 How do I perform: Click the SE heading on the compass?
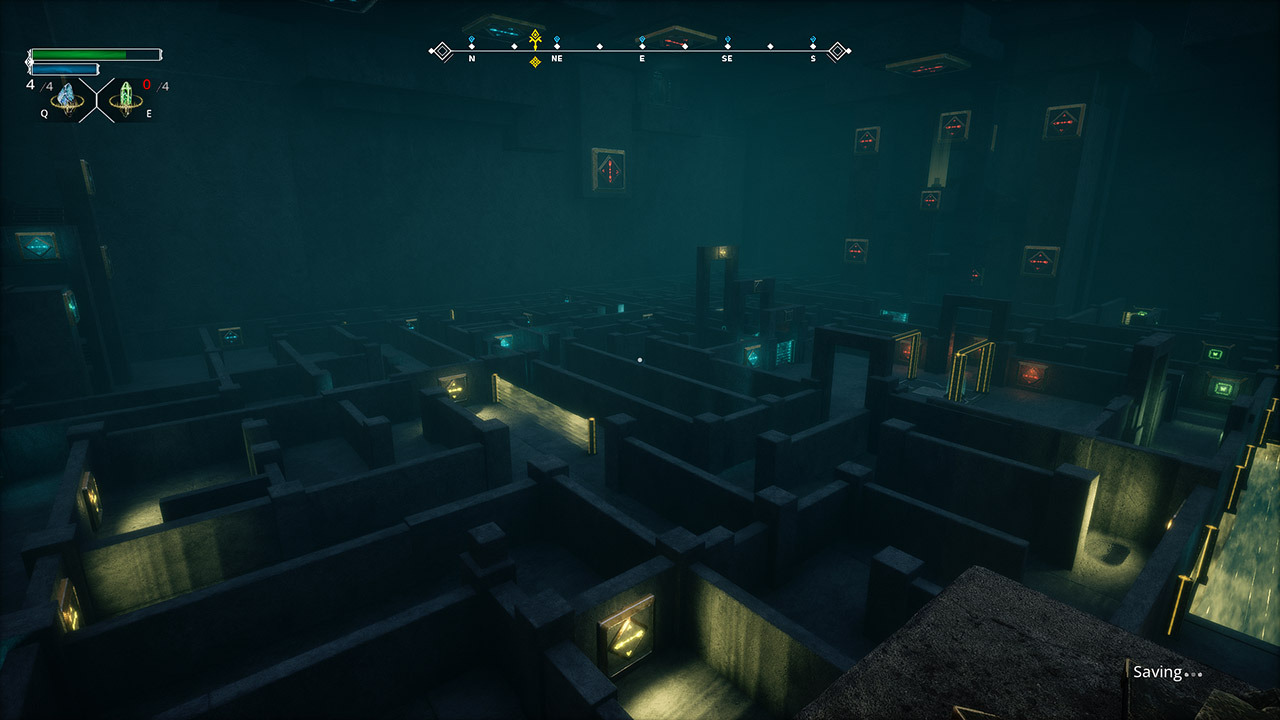pyautogui.click(x=727, y=58)
